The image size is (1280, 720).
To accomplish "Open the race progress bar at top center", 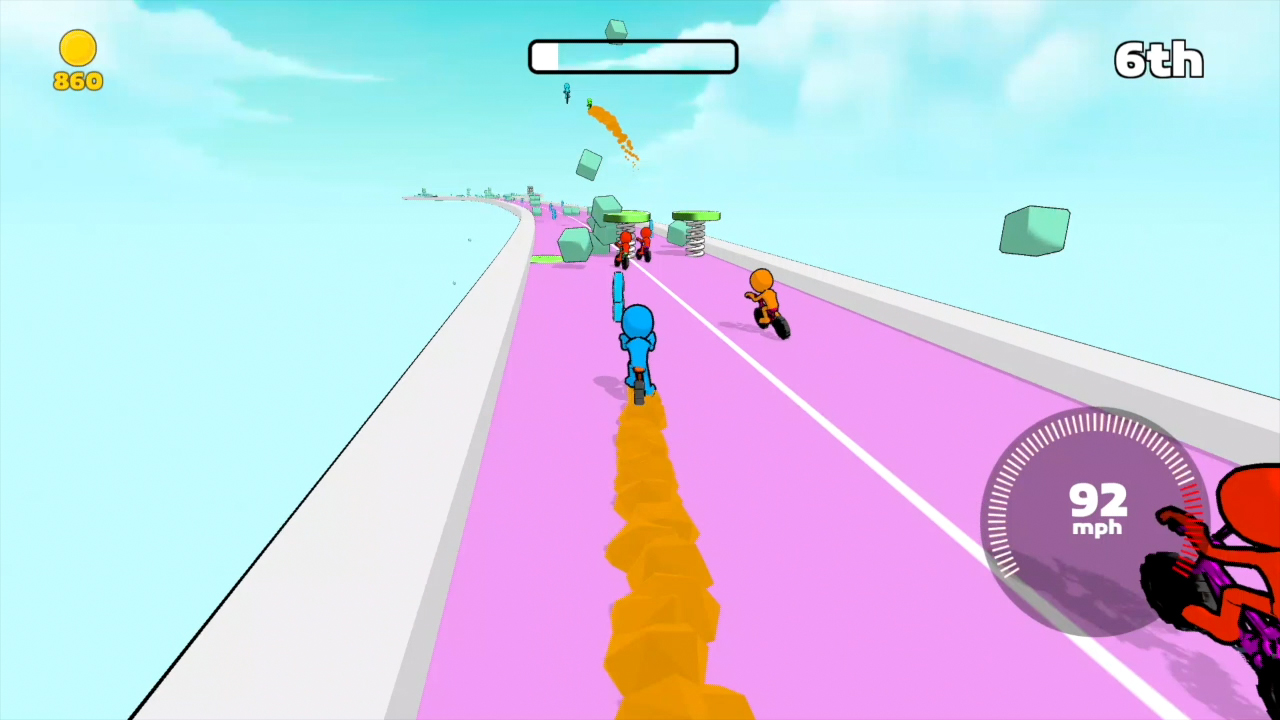I will (x=632, y=56).
